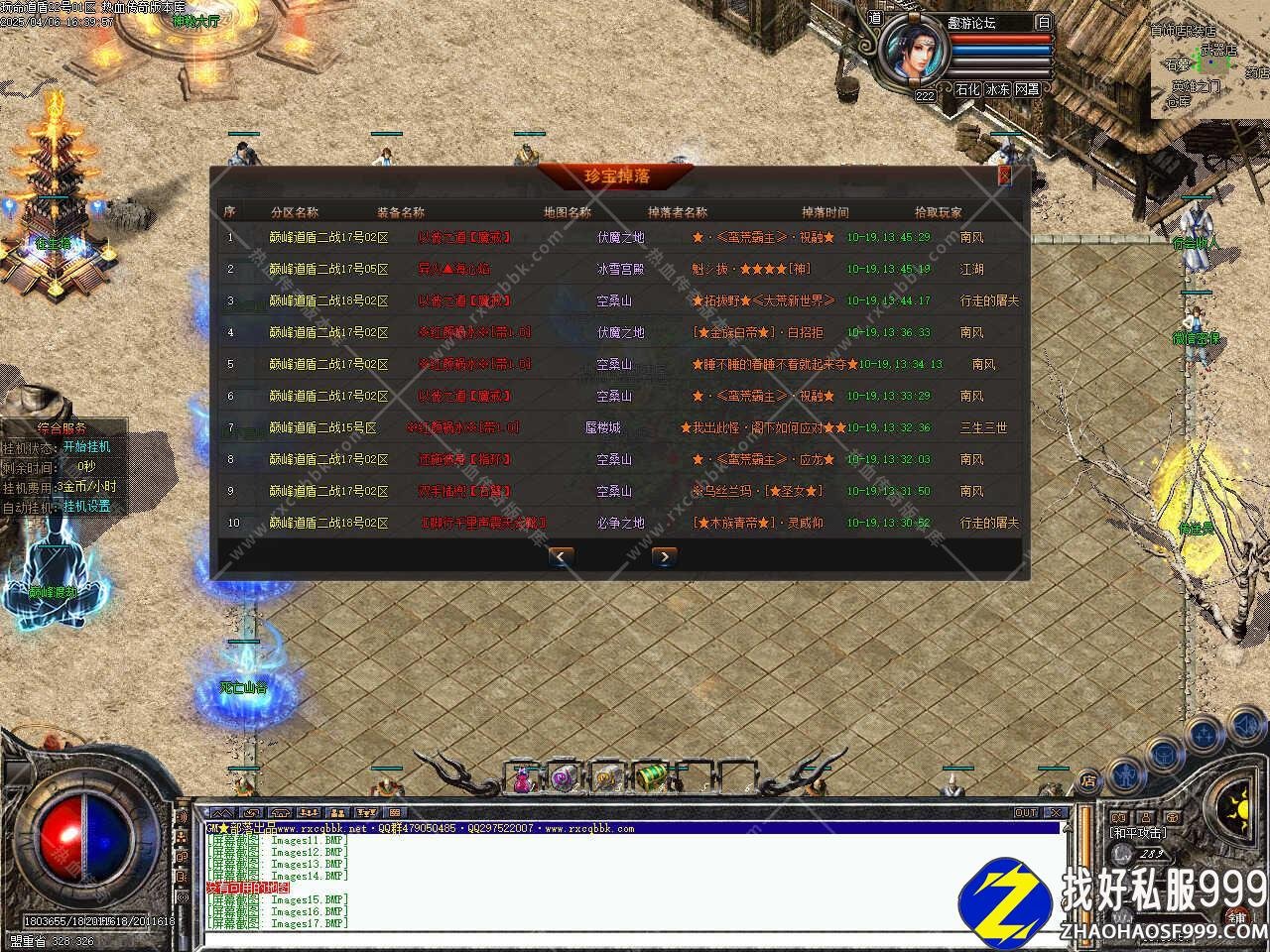Select drop record row number 7
This screenshot has height=952, width=1270.
click(620, 427)
